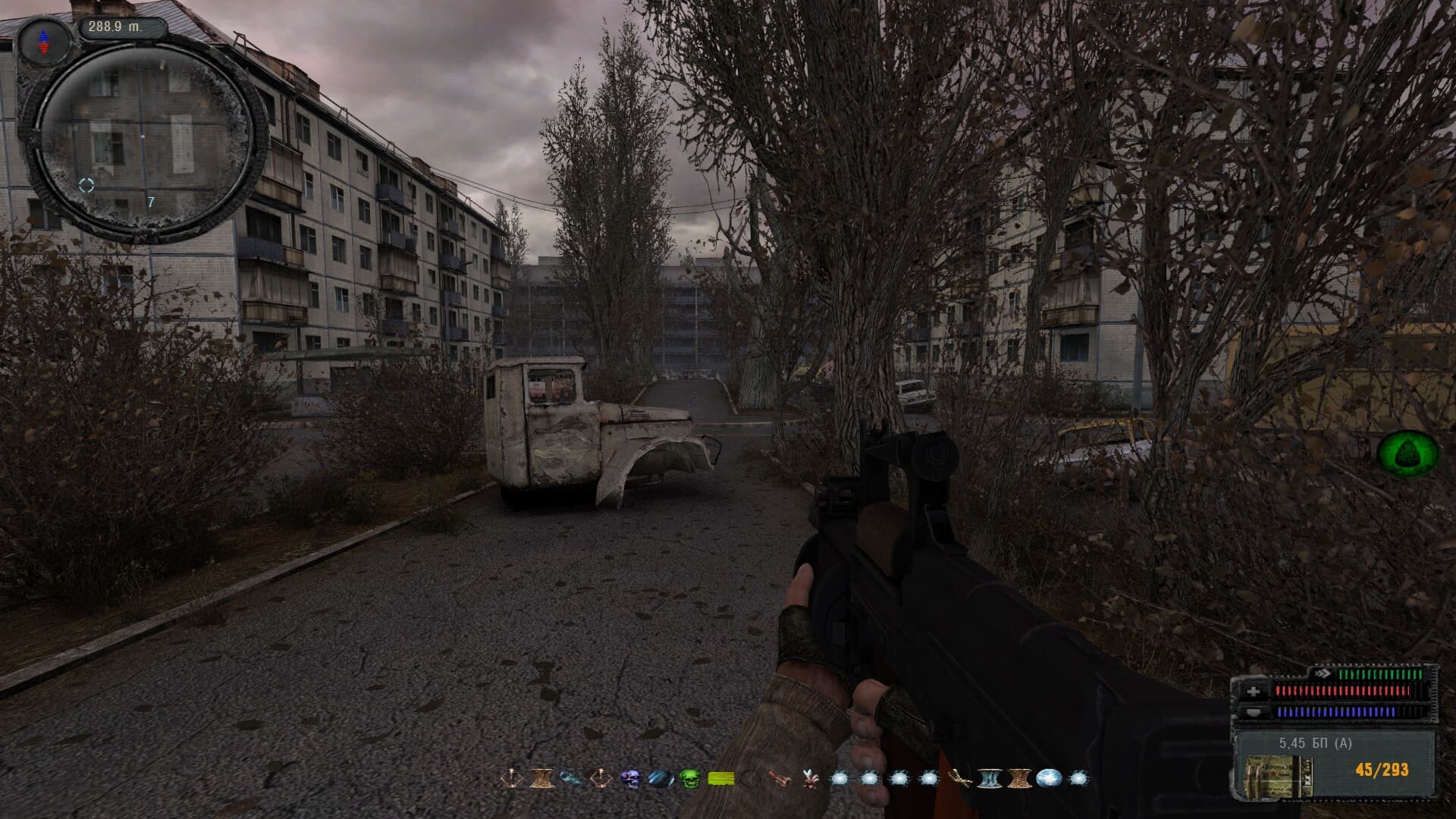The image size is (1456, 819).
Task: Select the pink-white crystal flower artifact
Action: 811,778
